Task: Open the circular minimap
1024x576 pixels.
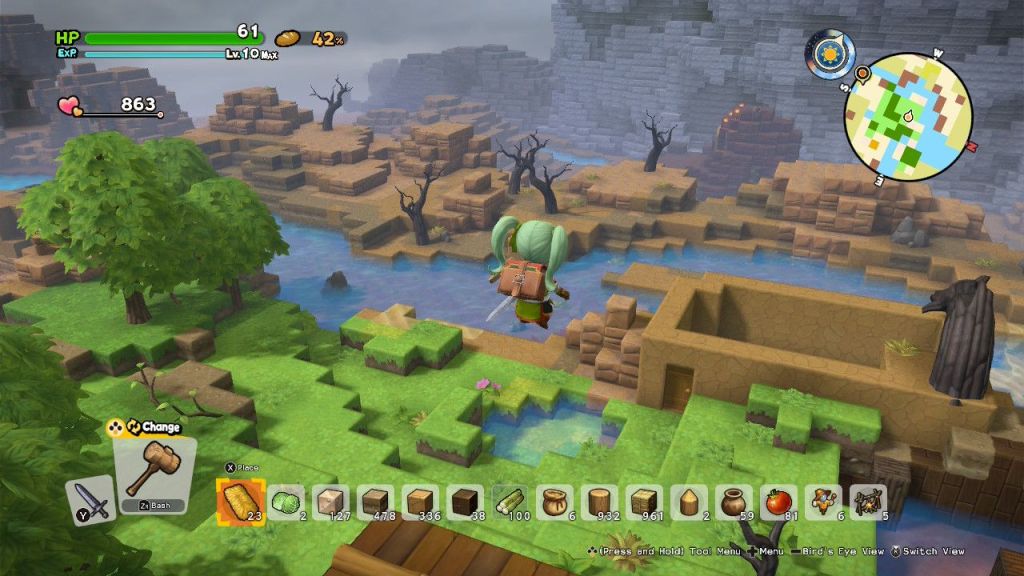Action: coord(907,116)
